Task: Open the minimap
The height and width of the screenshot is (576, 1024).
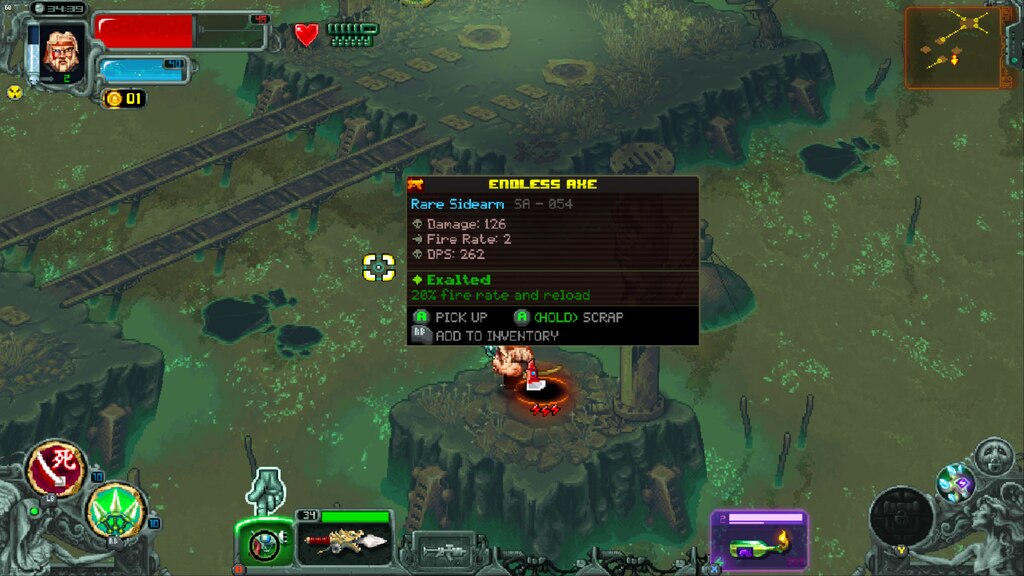Action: pyautogui.click(x=953, y=47)
